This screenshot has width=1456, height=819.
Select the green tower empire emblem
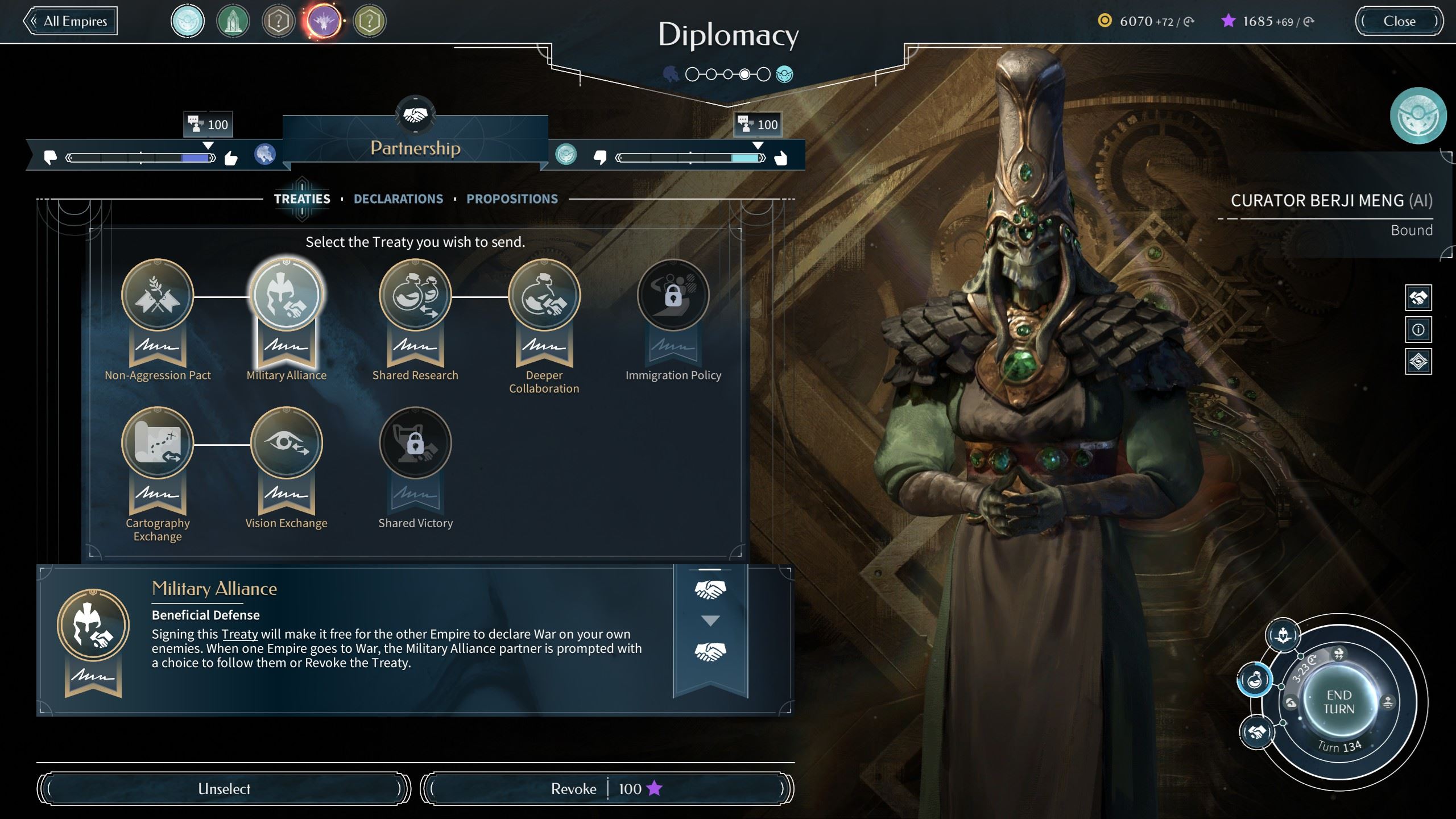233,22
